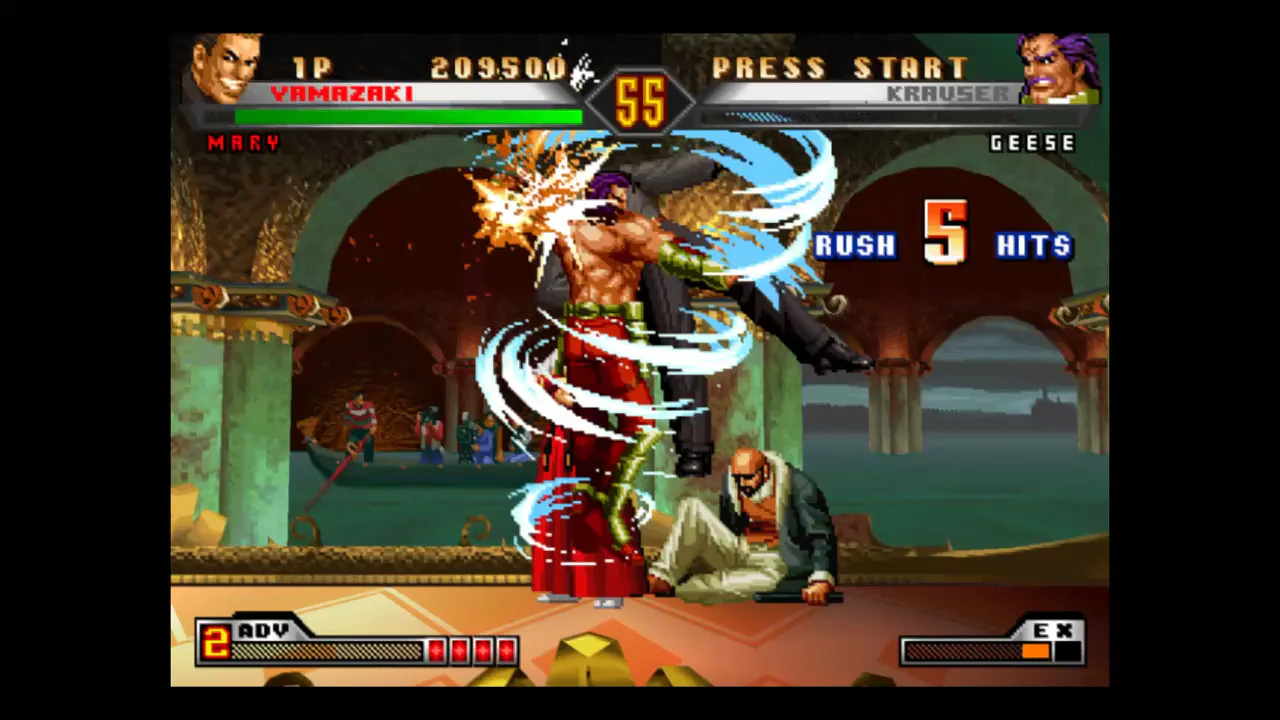
Task: Click the EX mode badge
Action: (1053, 631)
